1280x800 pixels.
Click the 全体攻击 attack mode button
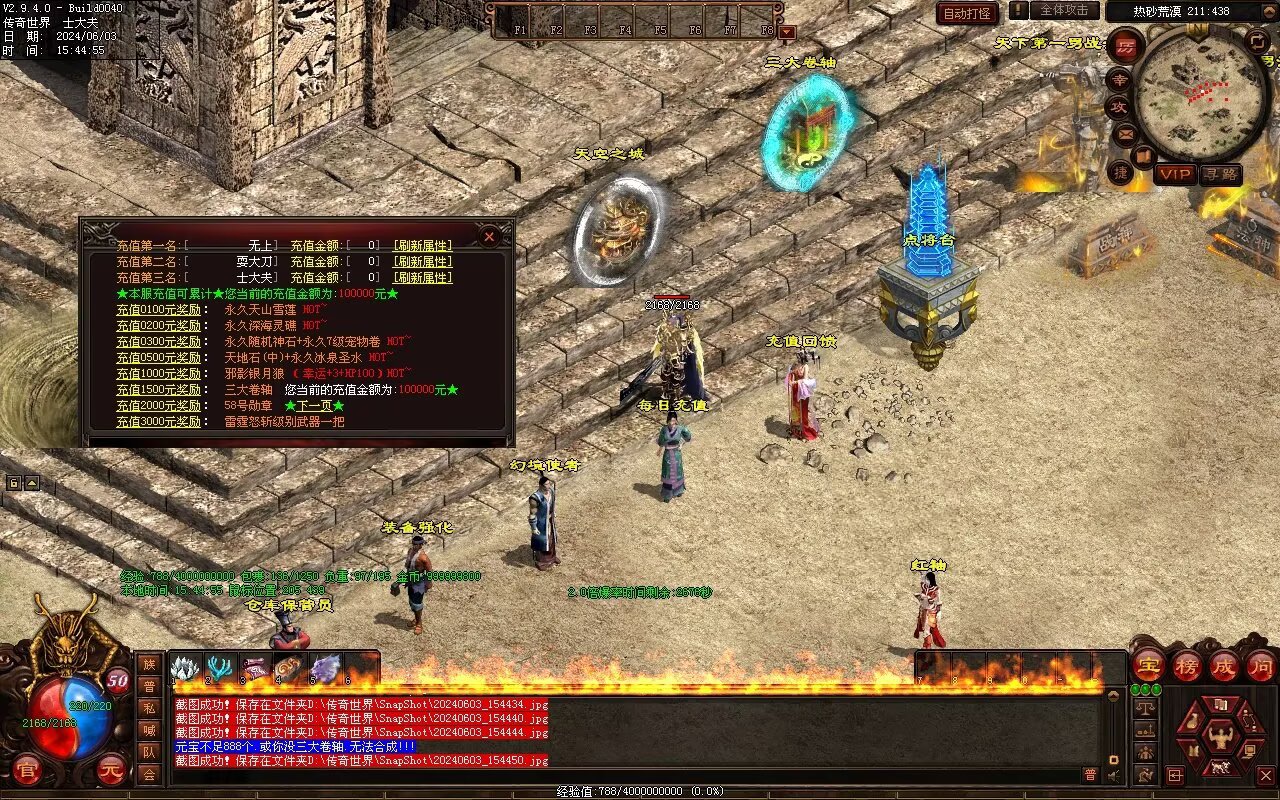click(x=1065, y=10)
